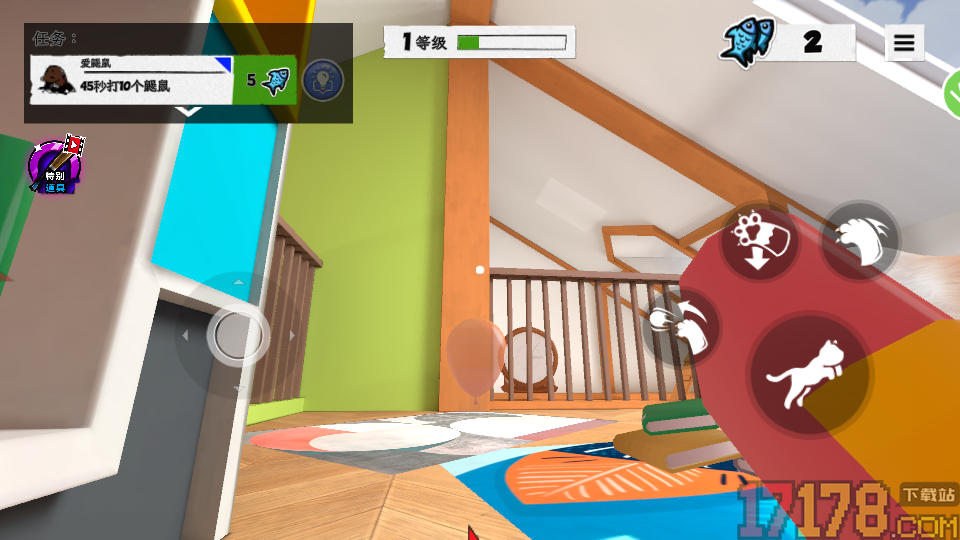
Task: Use the double claw scratch attack
Action: tap(859, 241)
